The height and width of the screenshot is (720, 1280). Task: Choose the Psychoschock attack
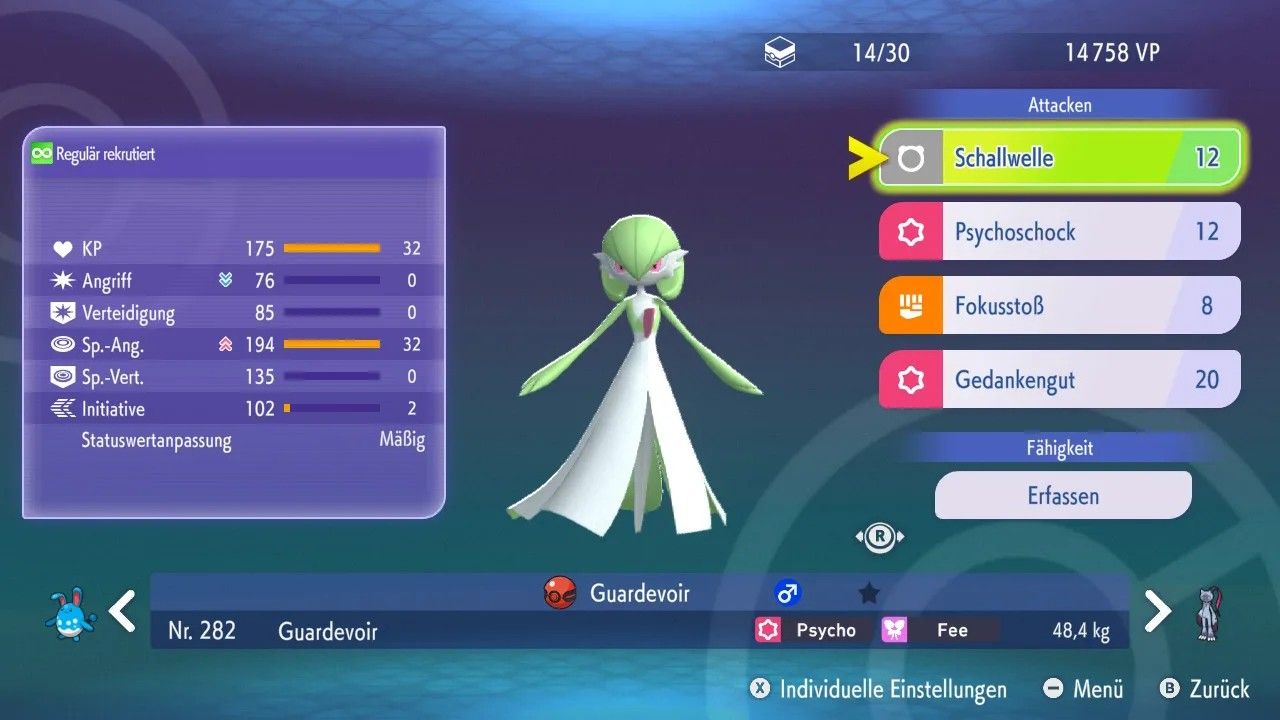tap(1059, 232)
